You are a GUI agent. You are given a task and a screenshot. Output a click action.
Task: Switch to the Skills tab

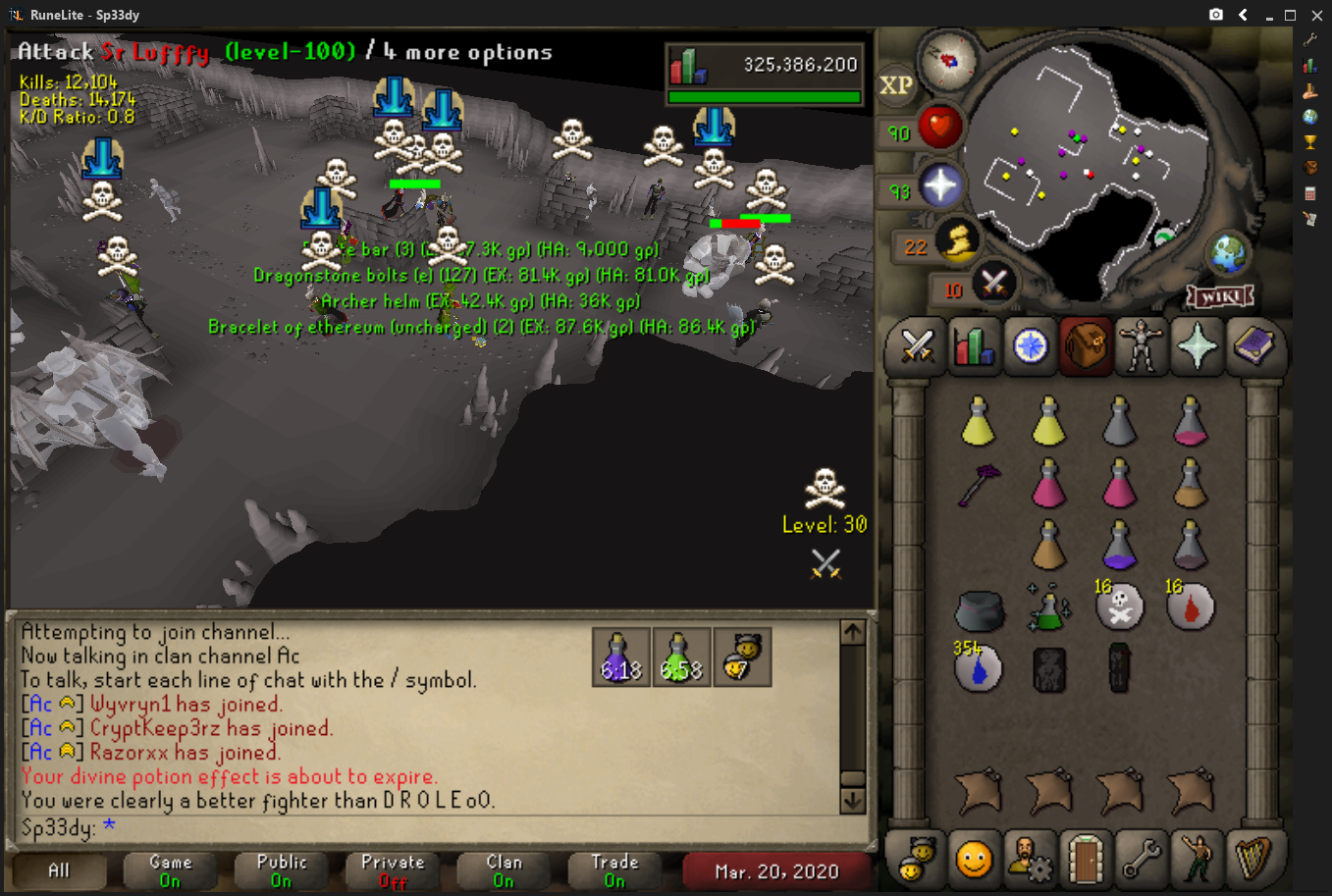click(x=973, y=346)
